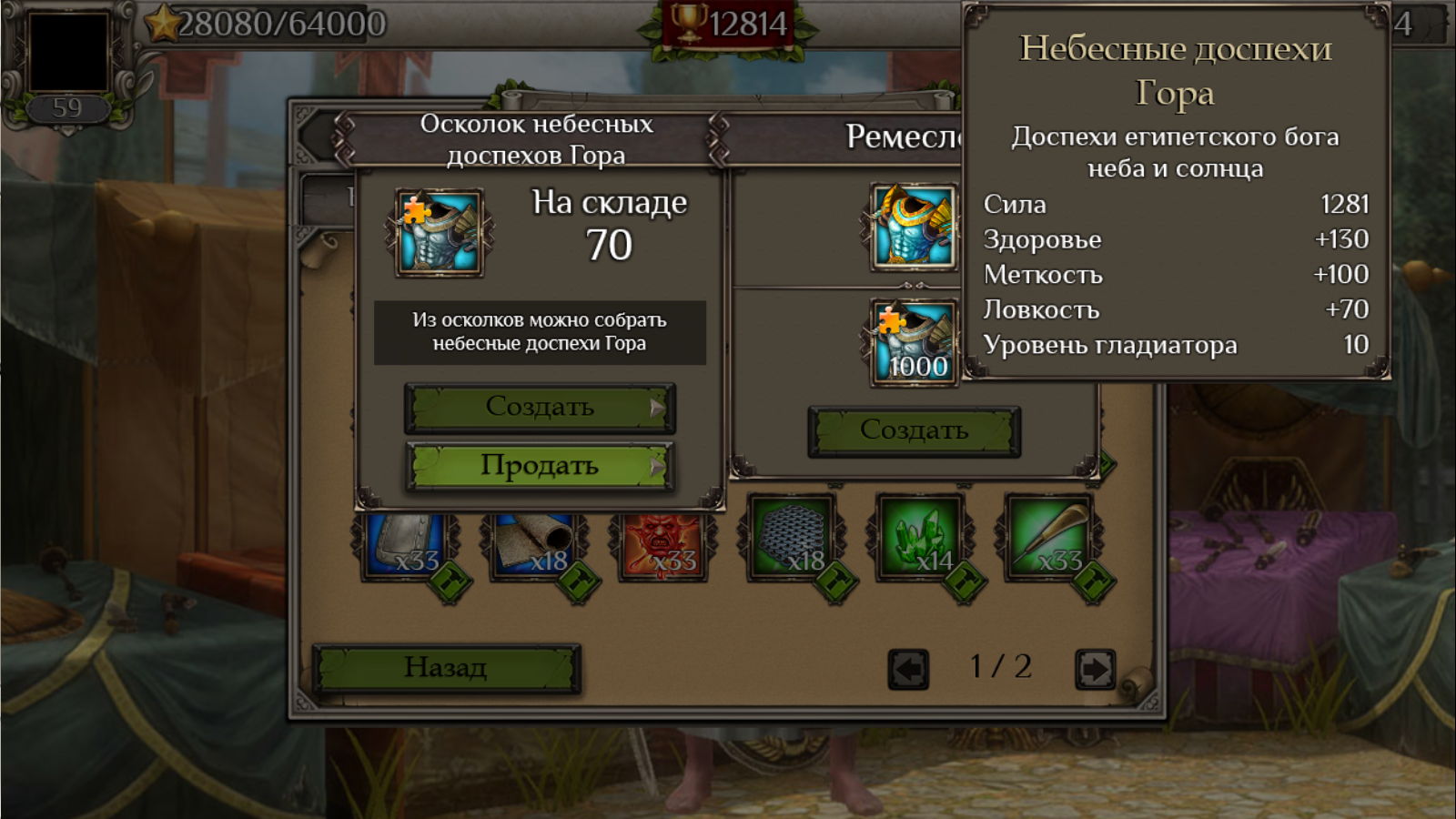Click the Создать button in shard popup
1456x819 pixels.
539,407
